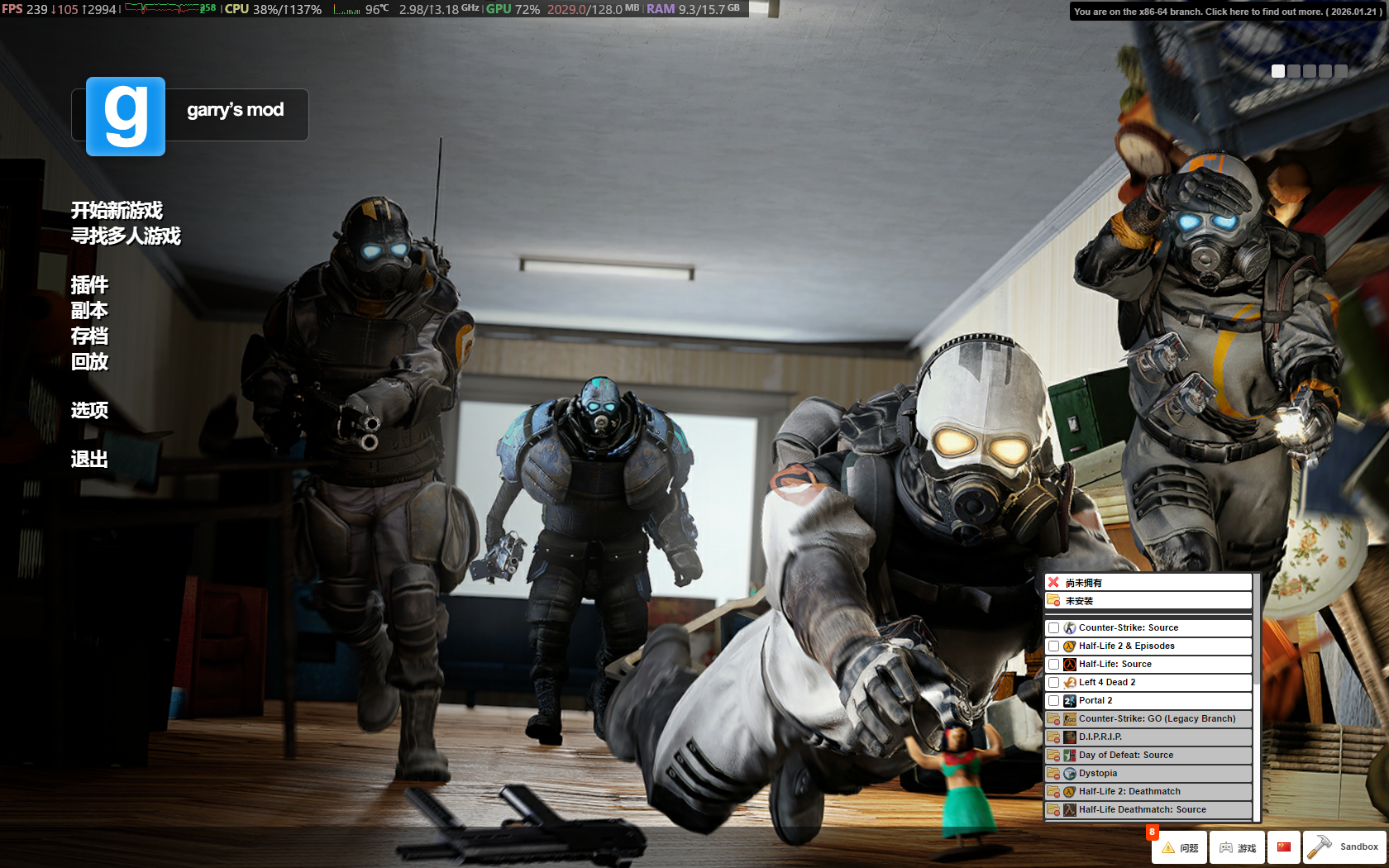
Task: Open the language flag selector
Action: coord(1283,847)
